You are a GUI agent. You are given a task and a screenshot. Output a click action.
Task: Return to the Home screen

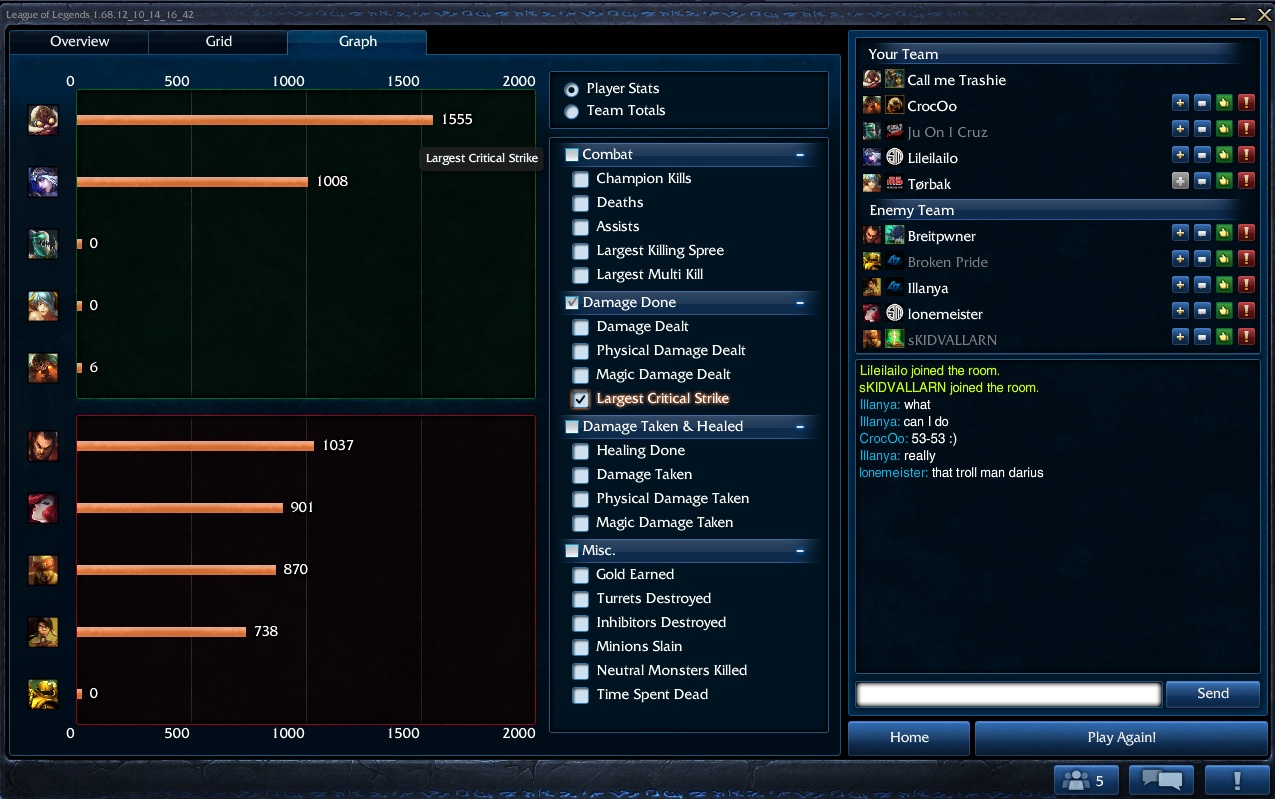click(x=908, y=738)
